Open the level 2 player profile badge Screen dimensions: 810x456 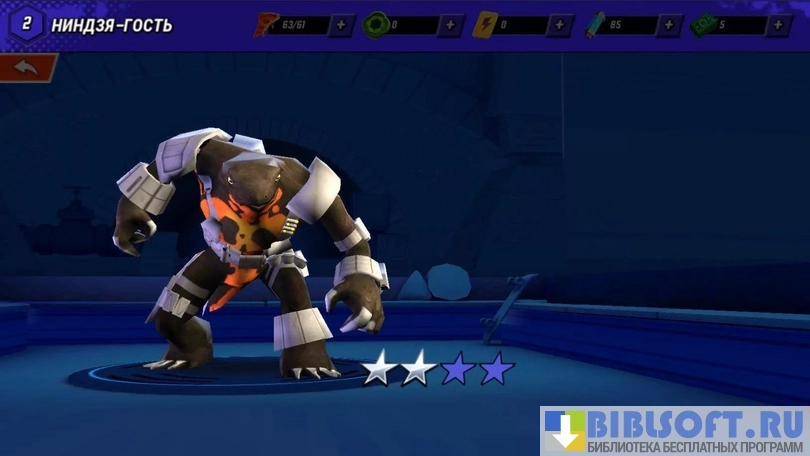point(26,24)
